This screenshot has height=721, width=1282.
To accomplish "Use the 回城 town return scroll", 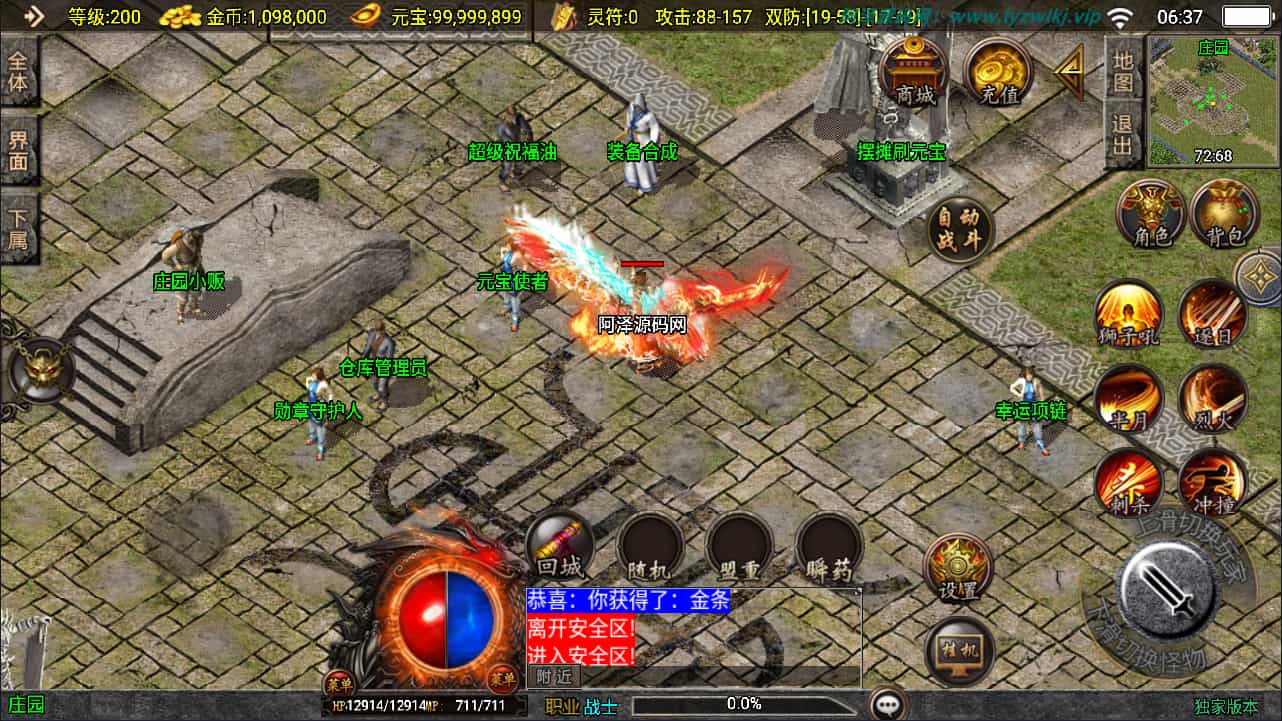I will (x=559, y=546).
